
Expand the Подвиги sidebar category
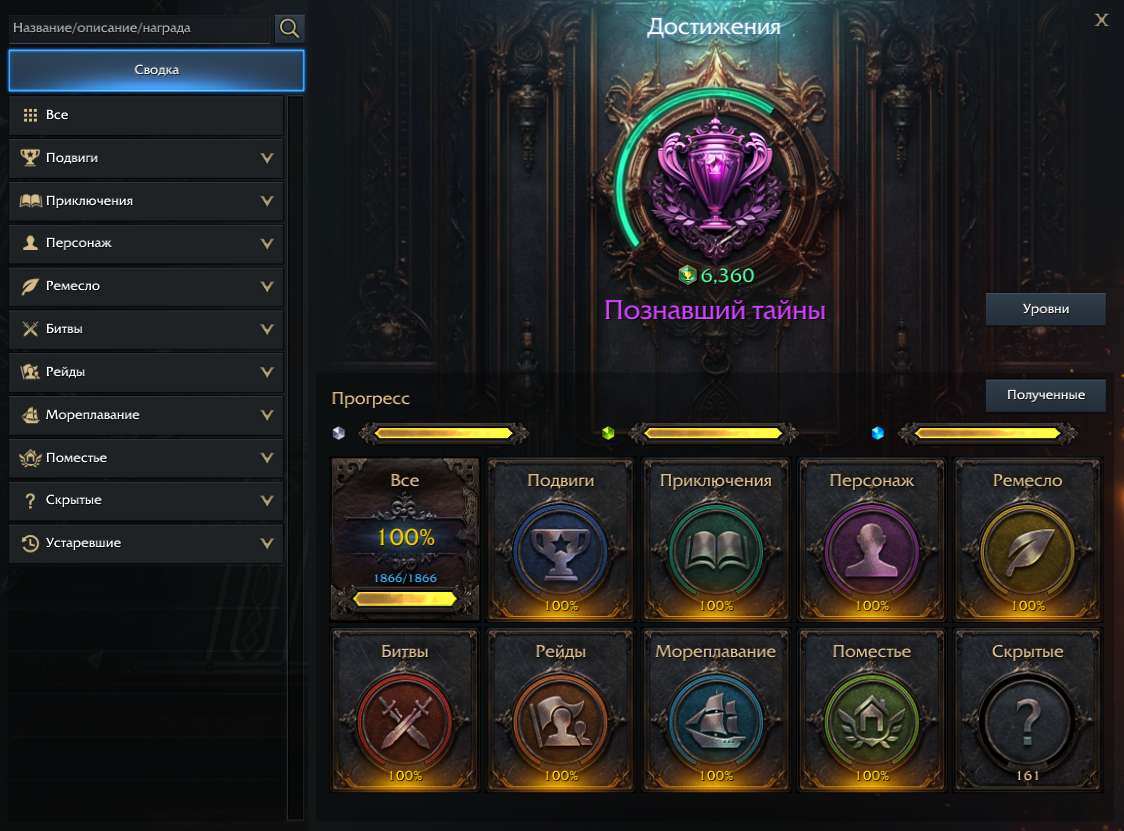(146, 158)
